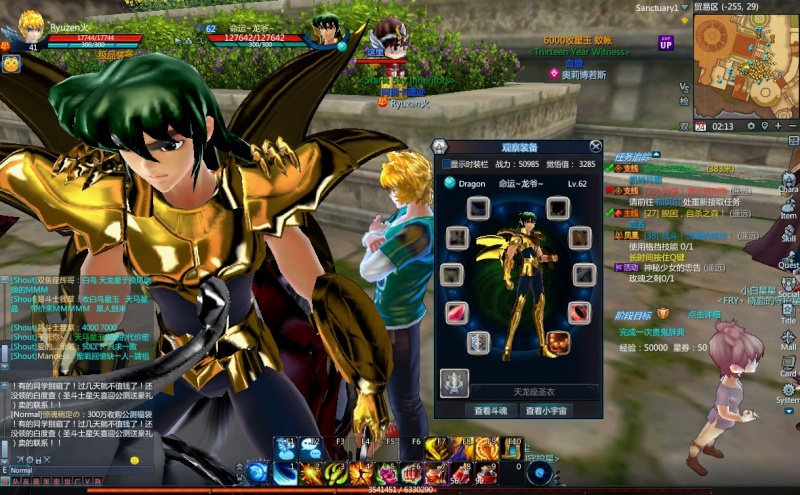Image resolution: width=800 pixels, height=495 pixels.
Task: Open the calendar icon below the minimap
Action: point(701,126)
